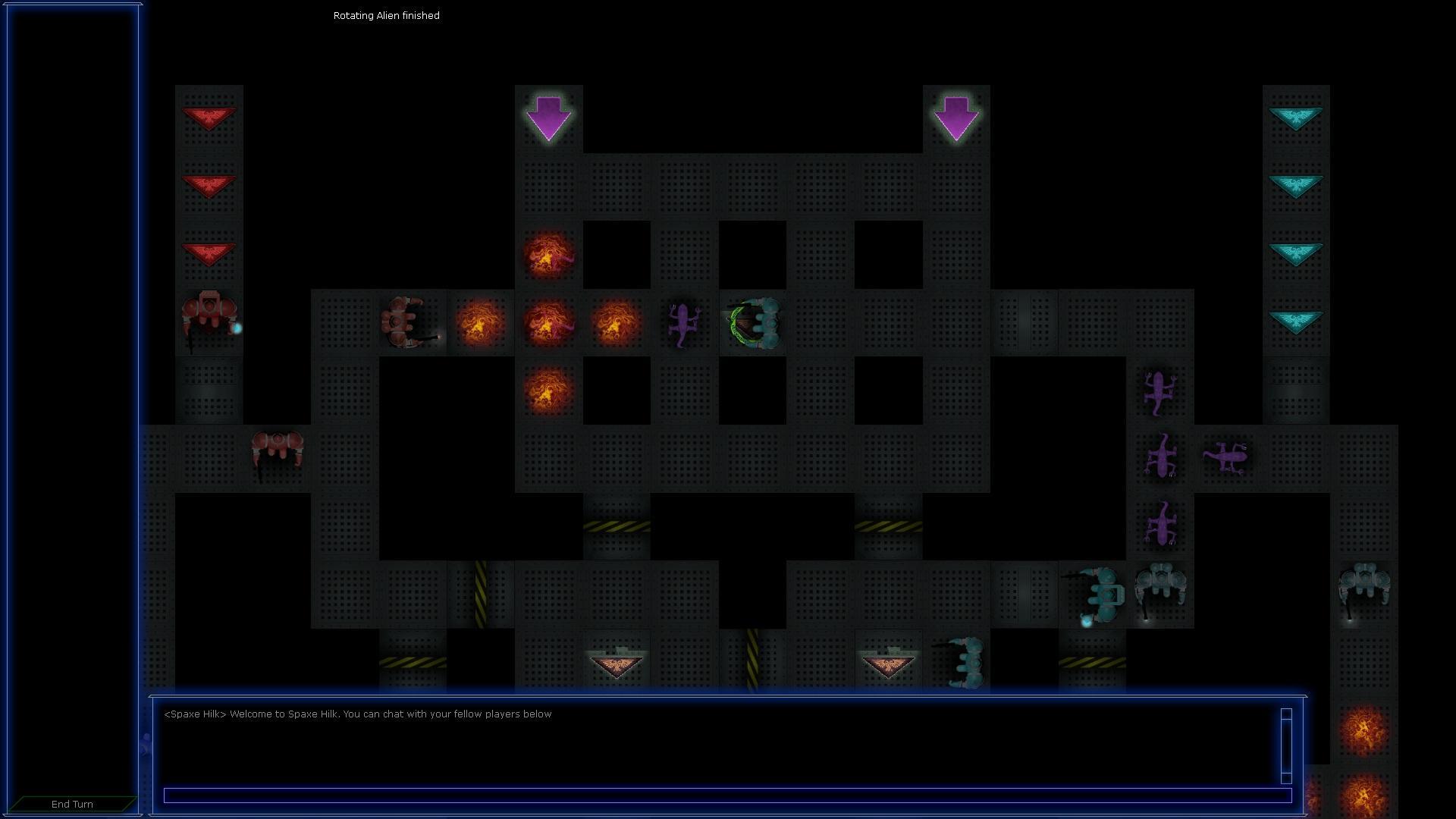Click the central burning flame tile
The image size is (1456, 819).
[550, 322]
